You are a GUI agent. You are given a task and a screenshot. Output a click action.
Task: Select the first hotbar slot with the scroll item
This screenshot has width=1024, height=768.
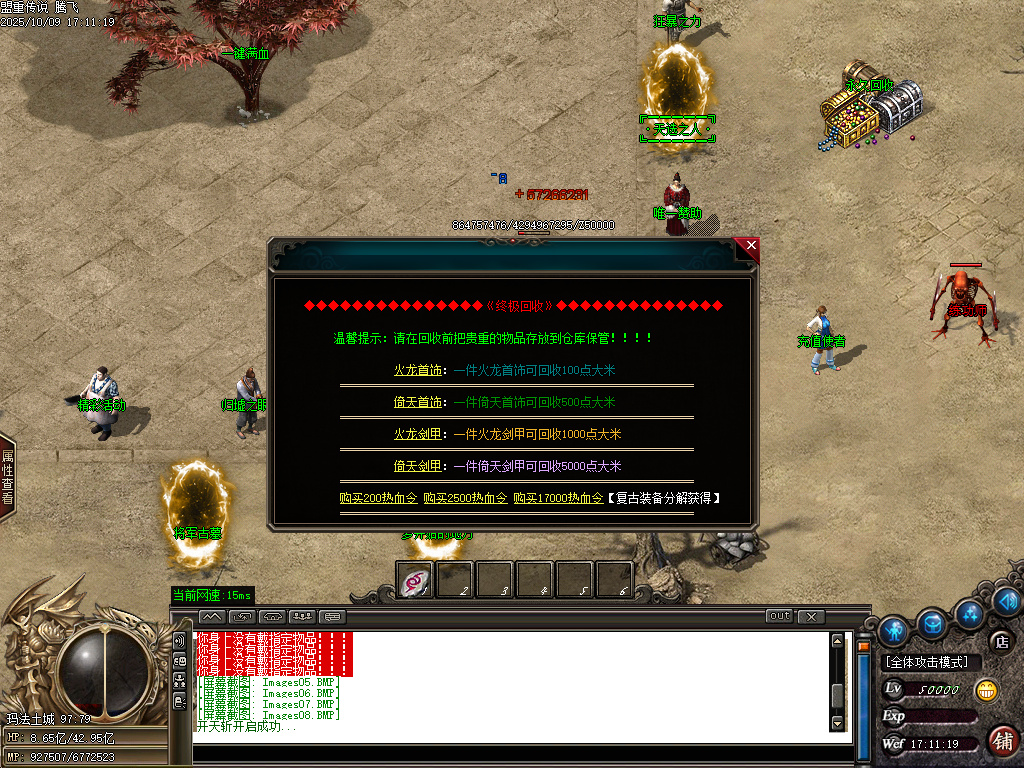(415, 579)
